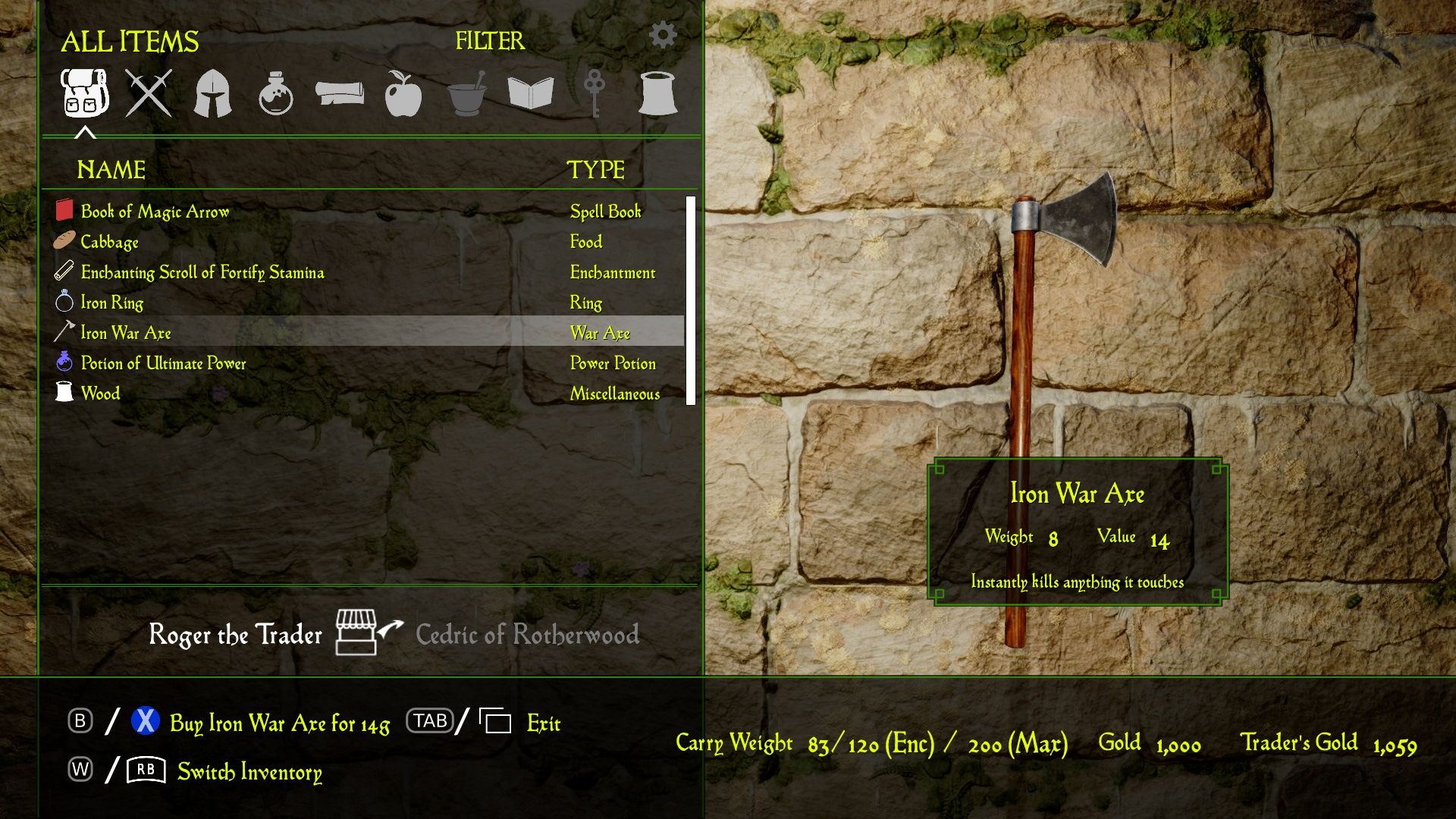Open the book category filter

click(531, 93)
